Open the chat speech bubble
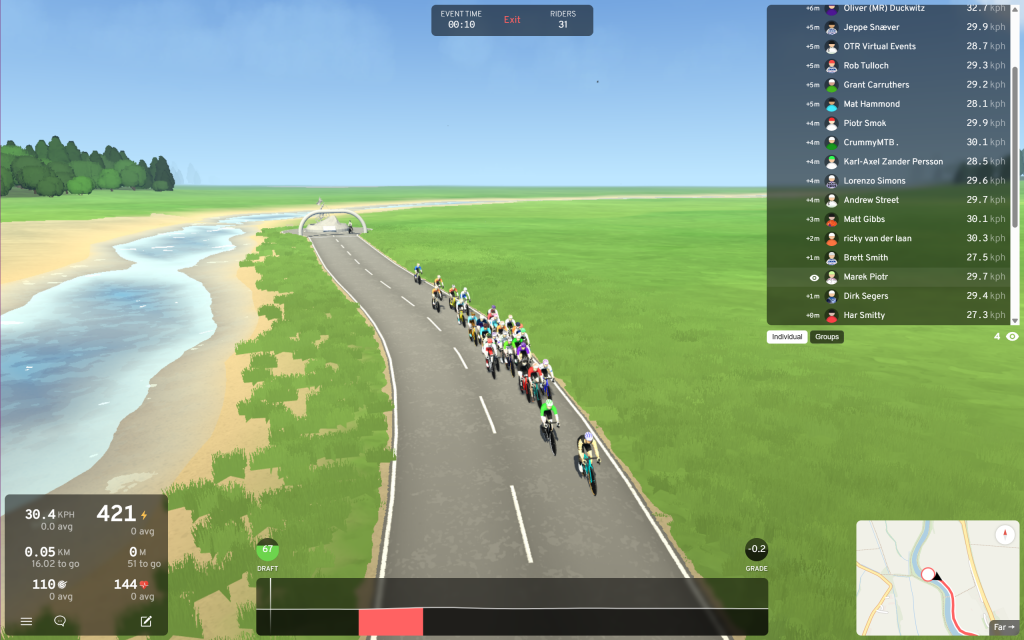The width and height of the screenshot is (1024, 640). pos(60,621)
